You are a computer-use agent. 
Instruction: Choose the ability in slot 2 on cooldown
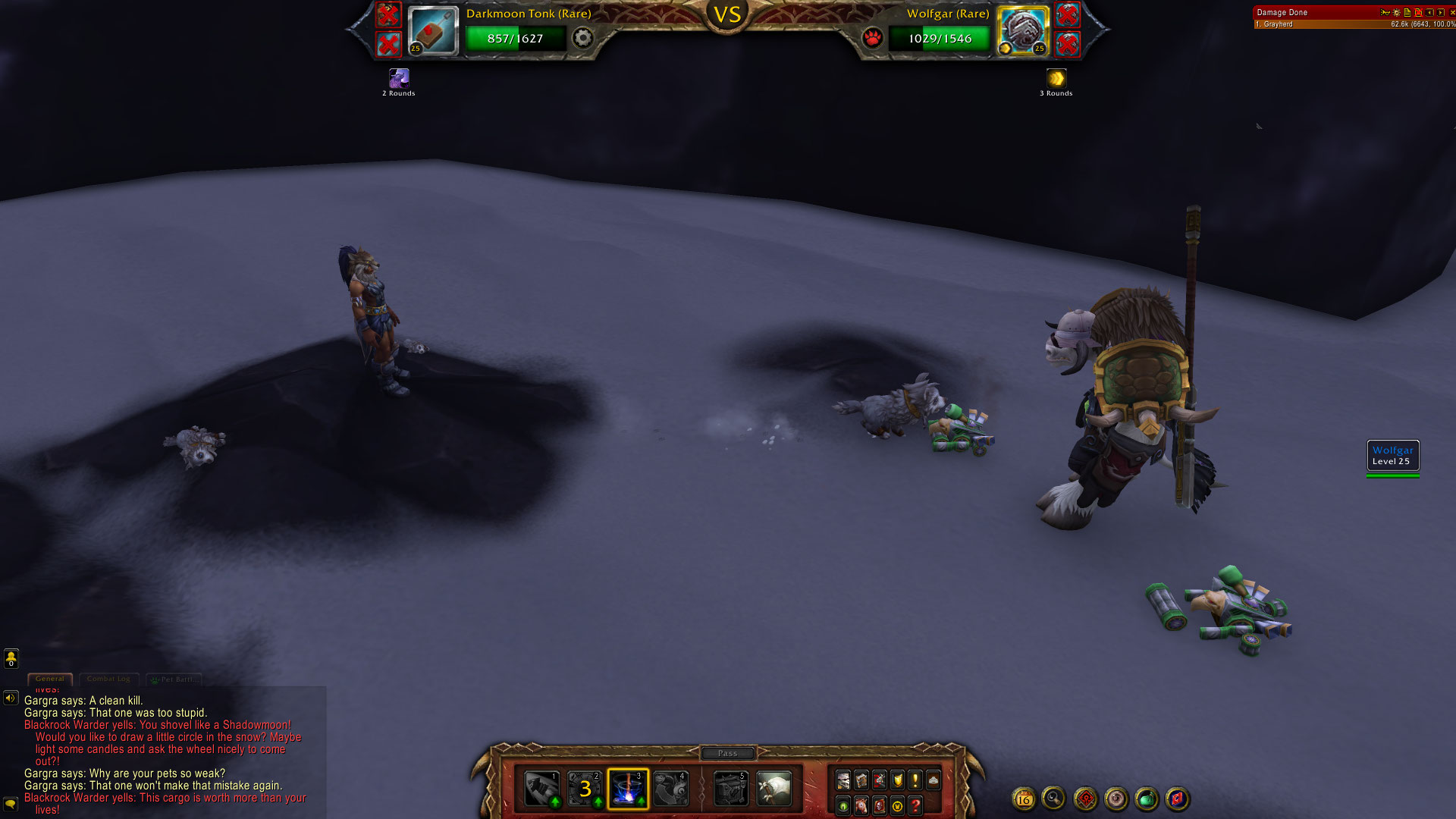tap(585, 789)
